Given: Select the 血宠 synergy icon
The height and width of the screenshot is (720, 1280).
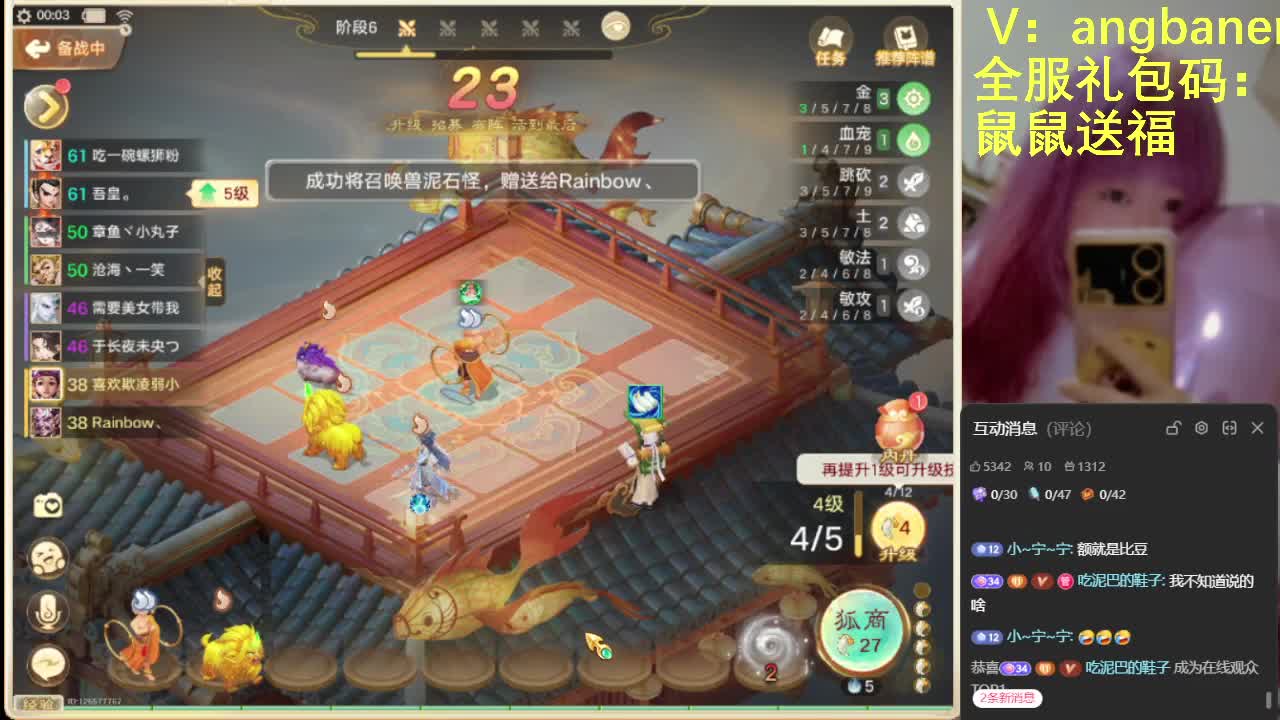Looking at the screenshot, I should click(913, 140).
